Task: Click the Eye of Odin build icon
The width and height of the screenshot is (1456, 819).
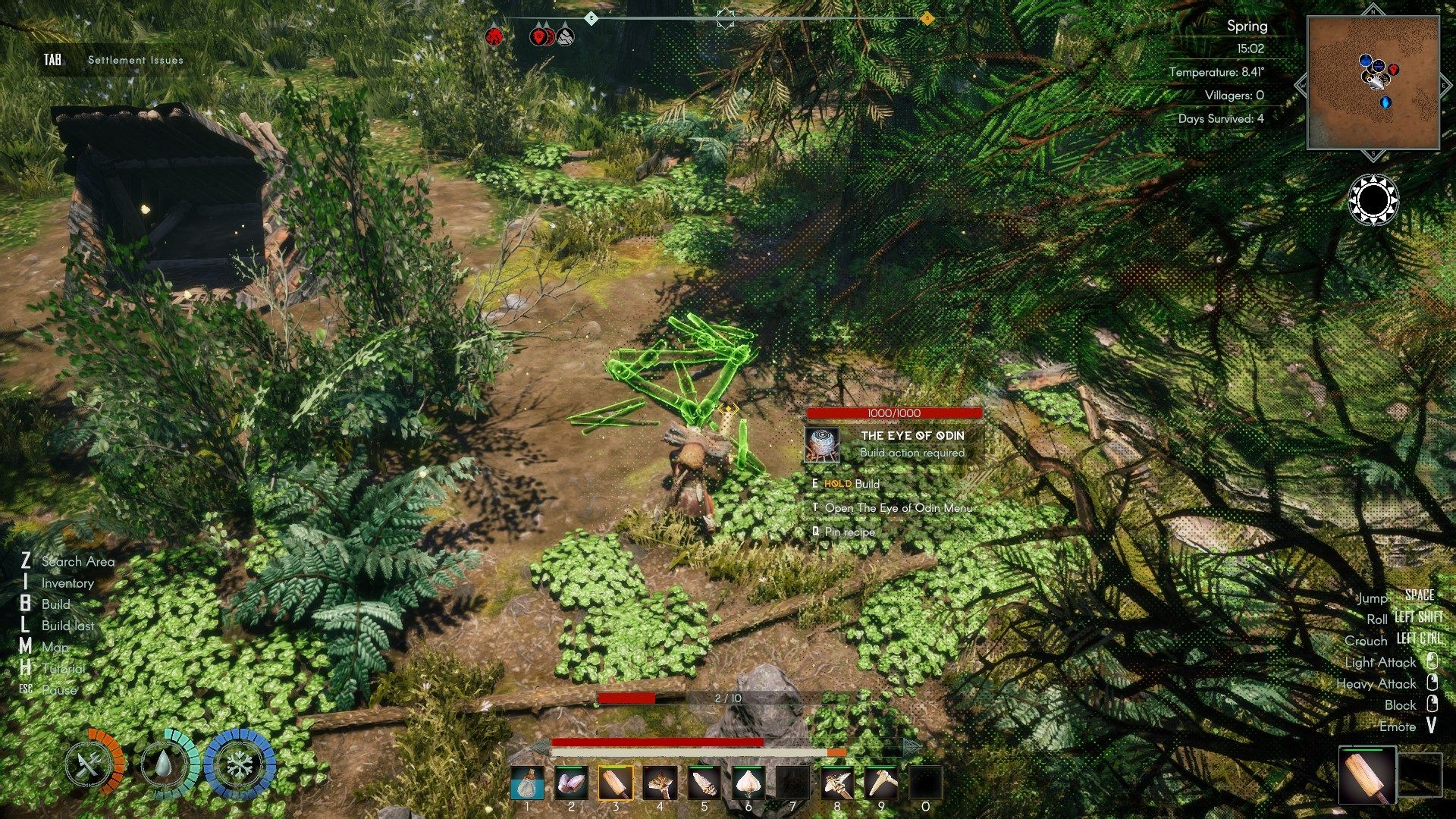Action: [x=822, y=444]
